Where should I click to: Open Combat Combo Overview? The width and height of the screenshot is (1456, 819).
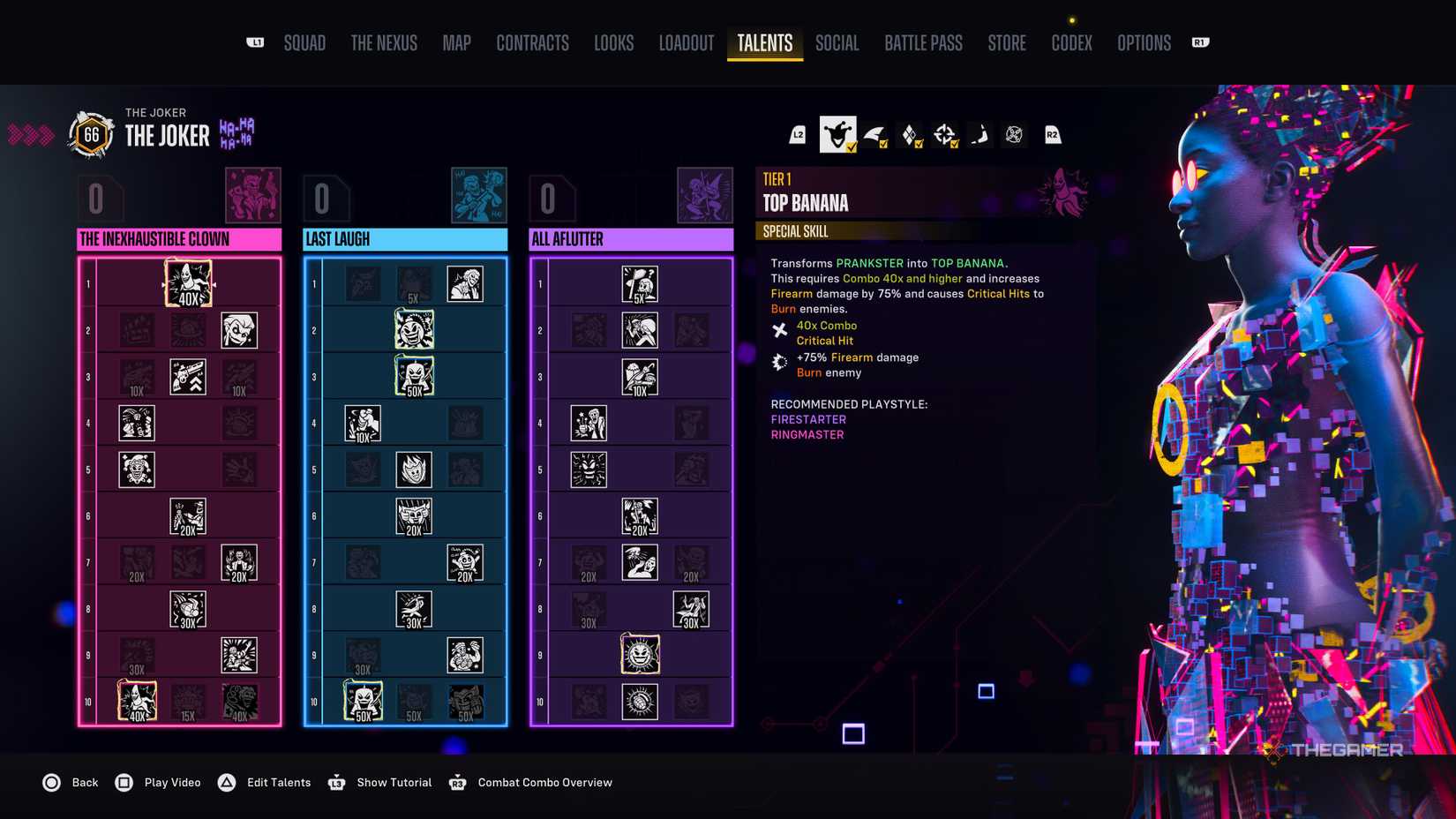[x=544, y=782]
